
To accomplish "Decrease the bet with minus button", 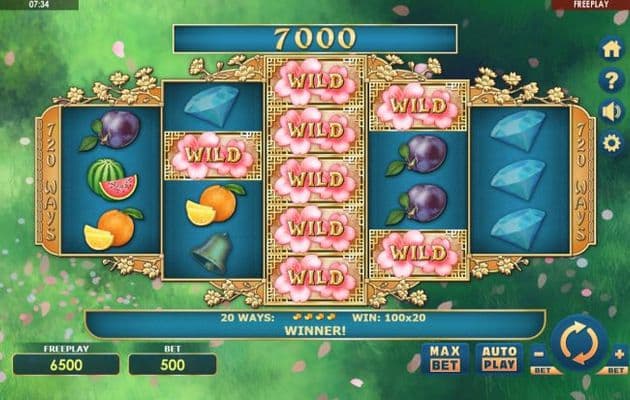I will point(539,352).
